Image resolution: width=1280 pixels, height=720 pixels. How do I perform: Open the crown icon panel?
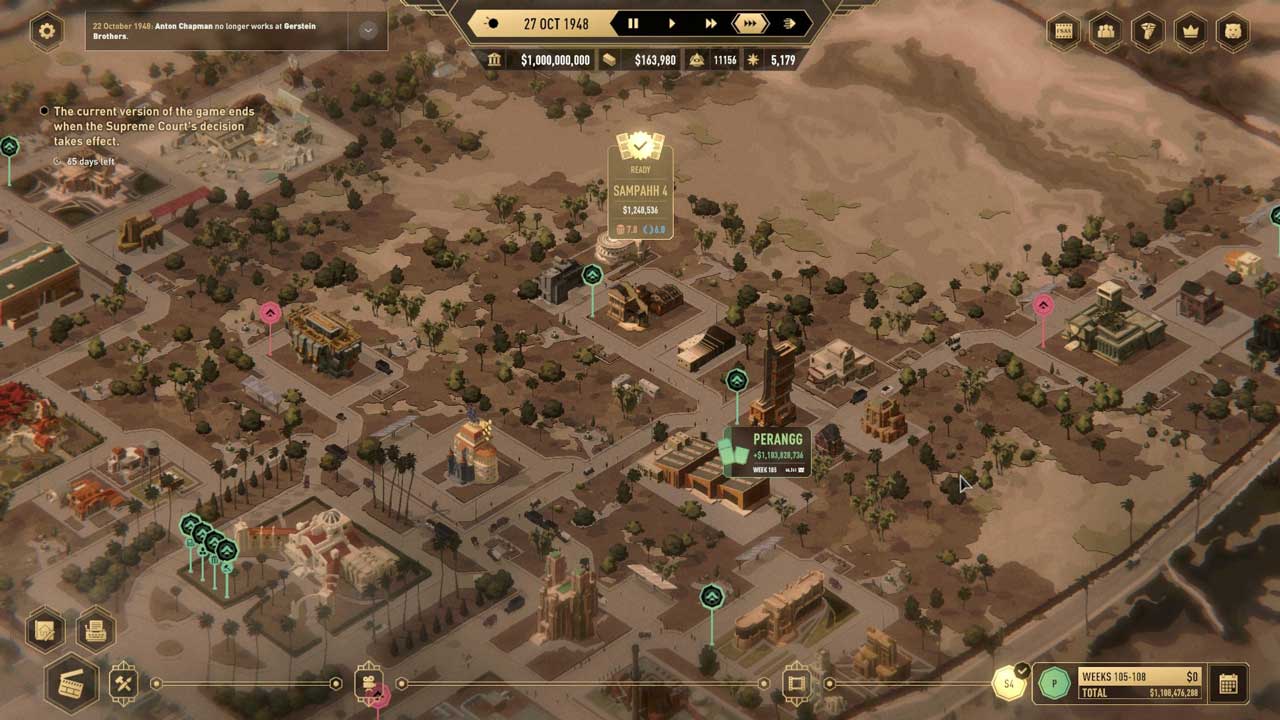tap(1190, 31)
